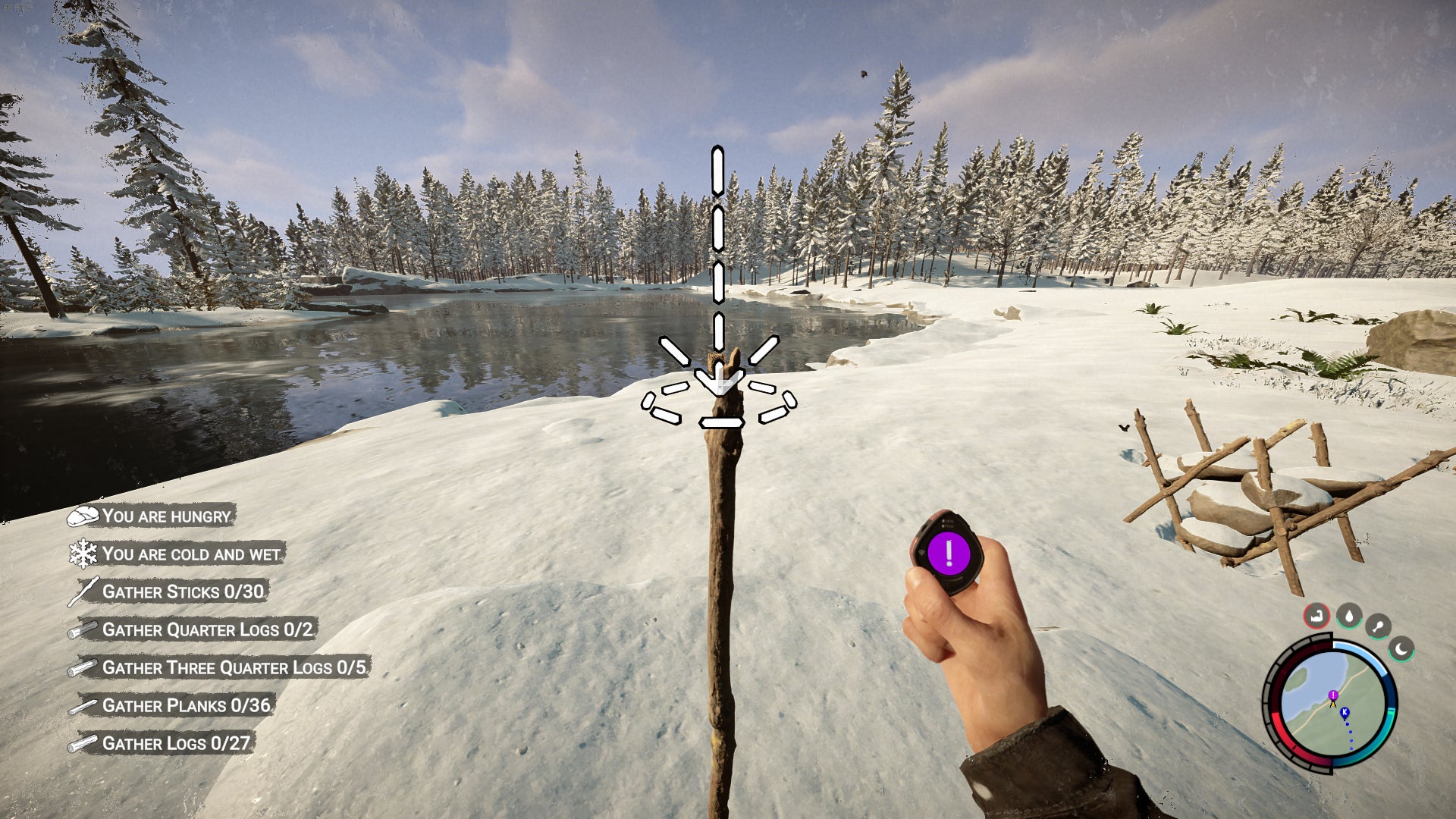The height and width of the screenshot is (819, 1456).
Task: Click the yellow player arrow on the minimap
Action: [x=1333, y=705]
